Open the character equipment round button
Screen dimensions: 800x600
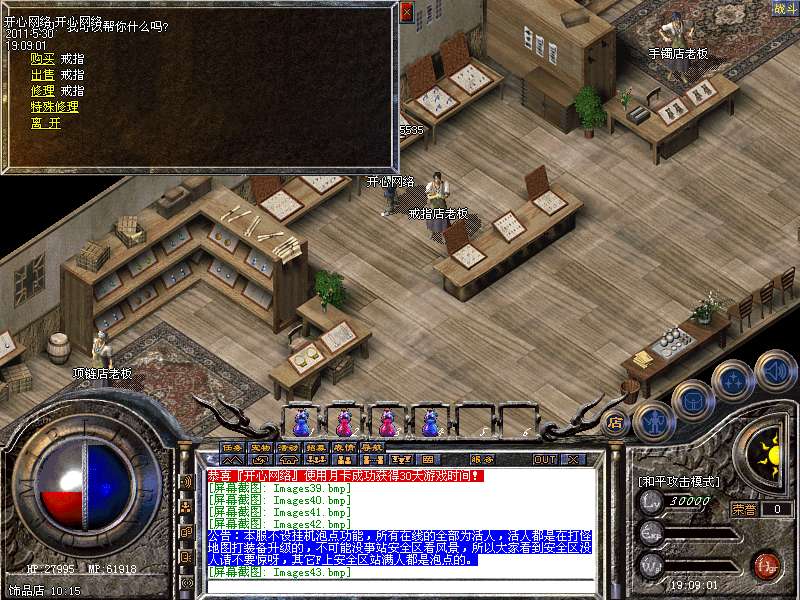tap(653, 420)
